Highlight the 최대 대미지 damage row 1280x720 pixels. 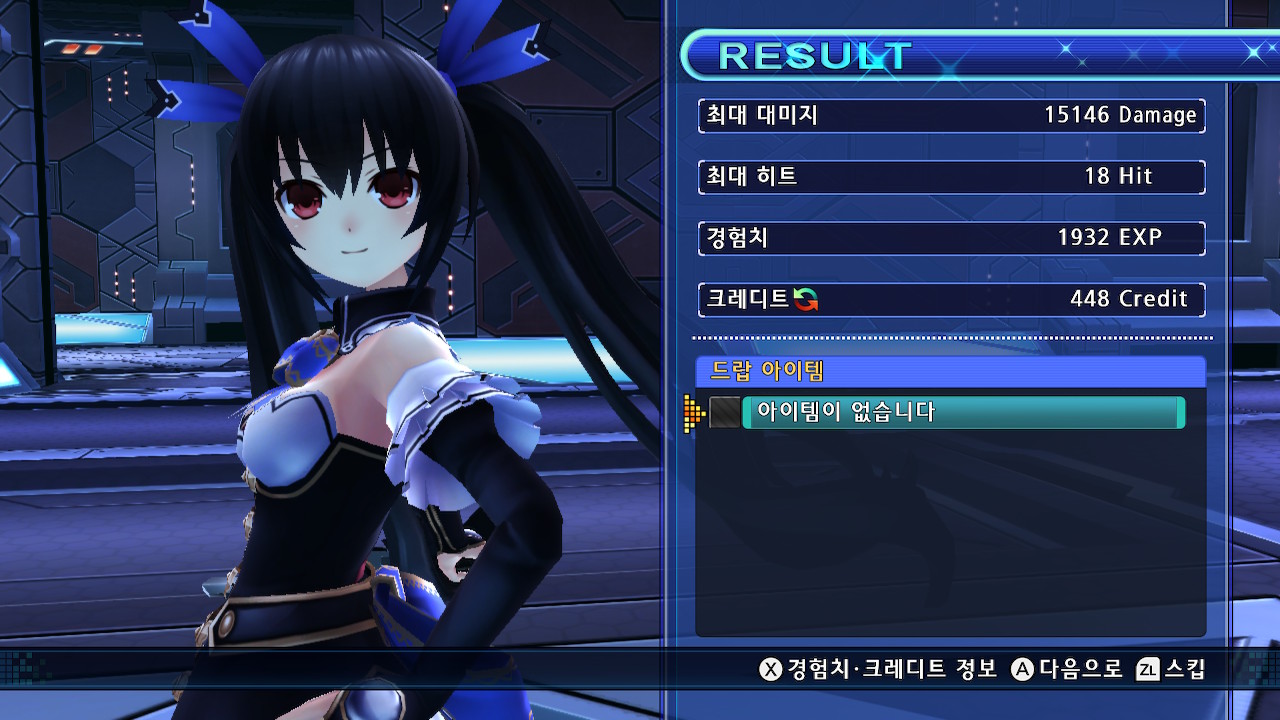(950, 115)
